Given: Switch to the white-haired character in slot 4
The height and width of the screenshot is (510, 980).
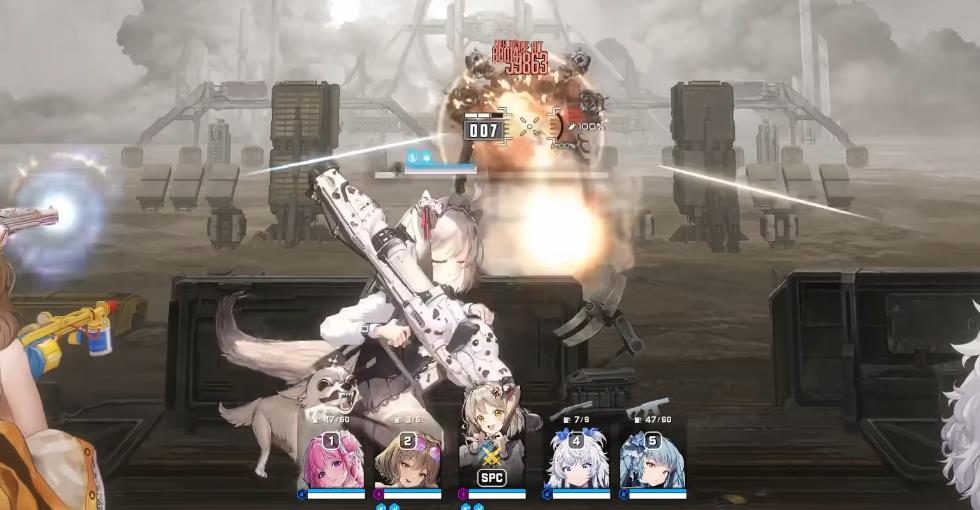Looking at the screenshot, I should (x=576, y=461).
